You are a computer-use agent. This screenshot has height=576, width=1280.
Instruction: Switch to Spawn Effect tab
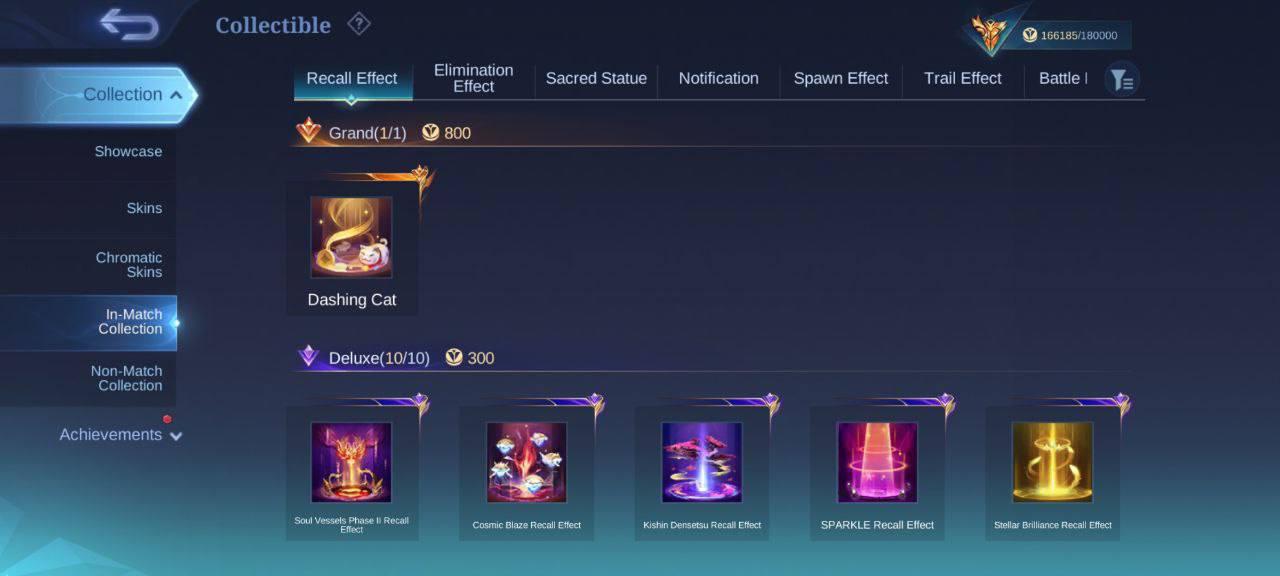click(x=840, y=79)
